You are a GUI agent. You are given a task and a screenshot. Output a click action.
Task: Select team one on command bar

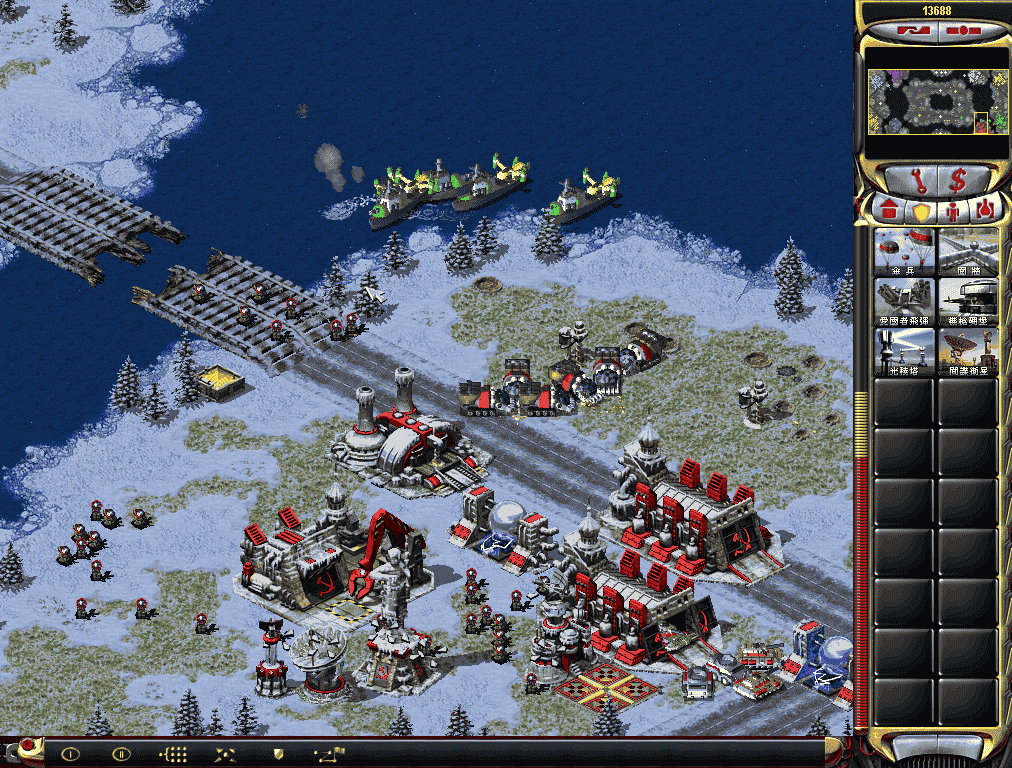pos(70,754)
